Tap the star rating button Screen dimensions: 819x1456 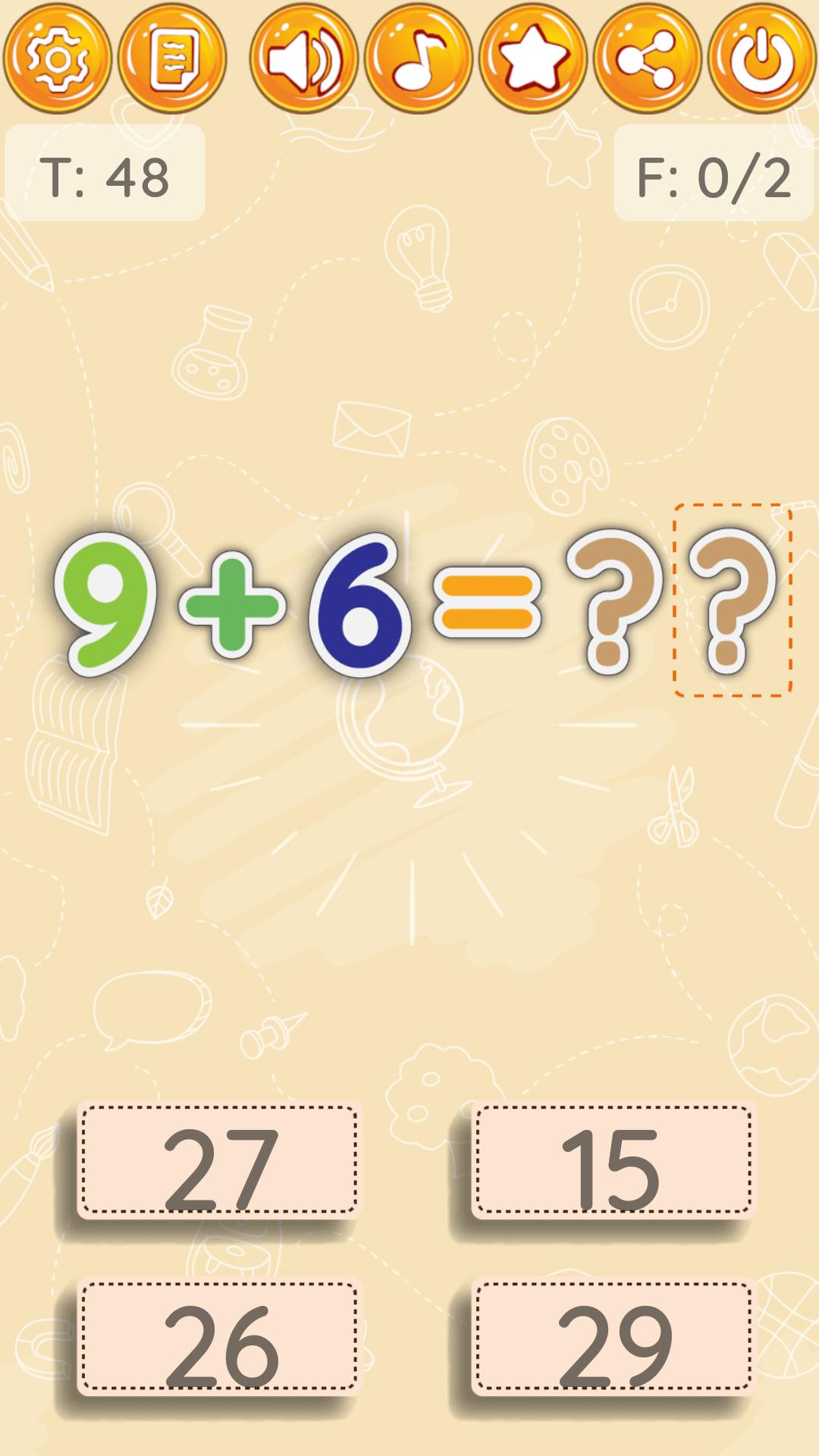tap(533, 58)
